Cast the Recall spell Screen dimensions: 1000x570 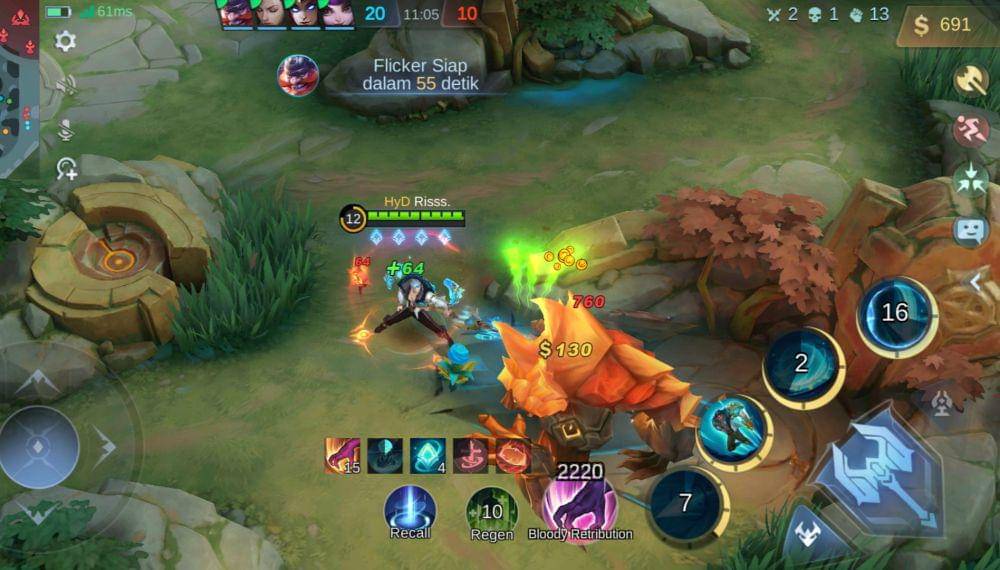point(410,508)
